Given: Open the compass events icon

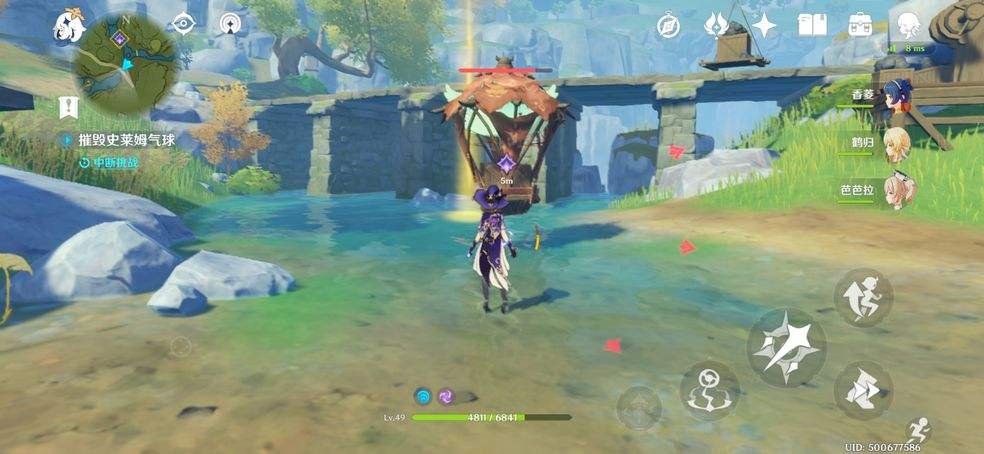Looking at the screenshot, I should [x=669, y=26].
